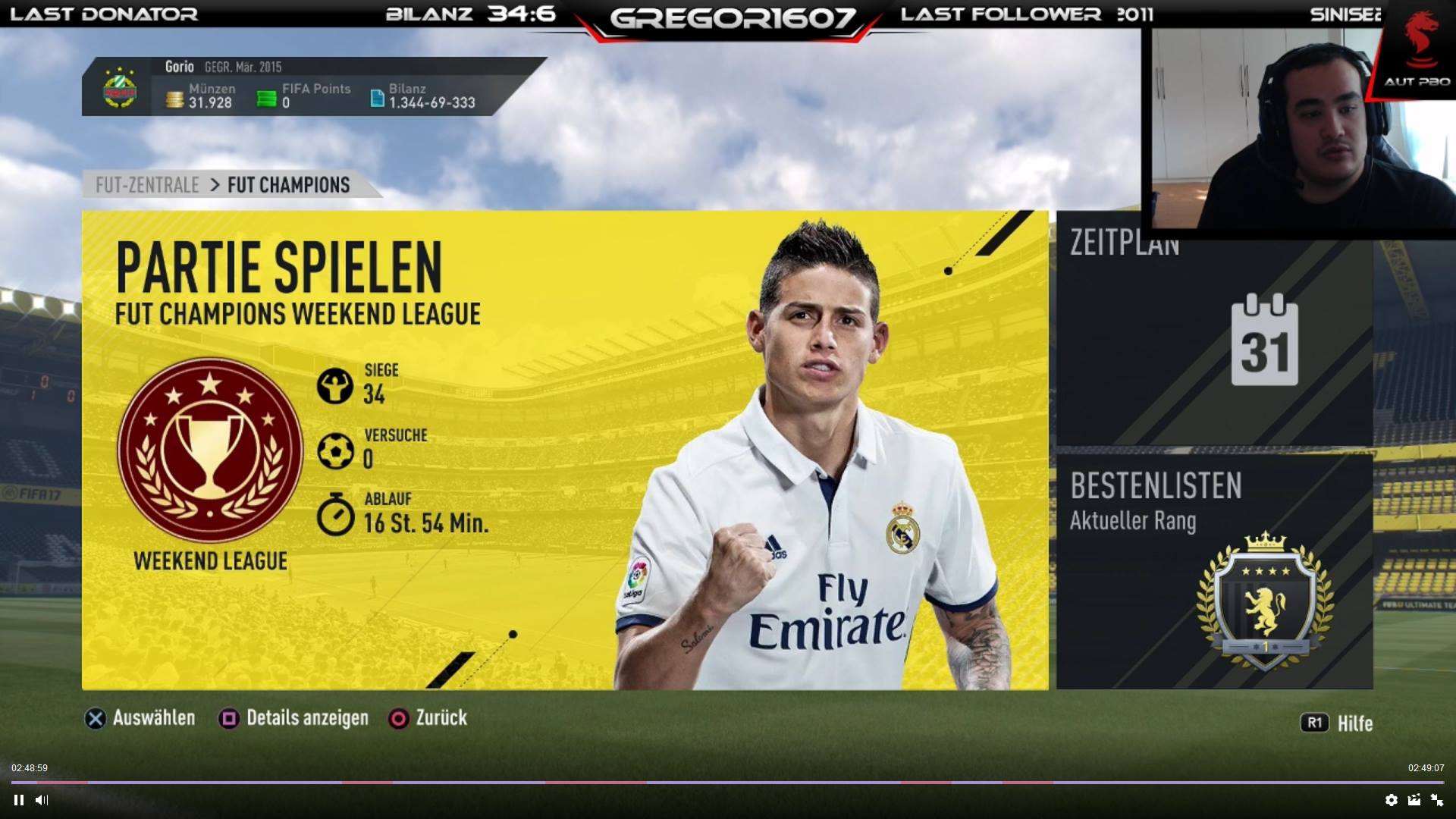Exit fullscreen video mode

[1436, 800]
